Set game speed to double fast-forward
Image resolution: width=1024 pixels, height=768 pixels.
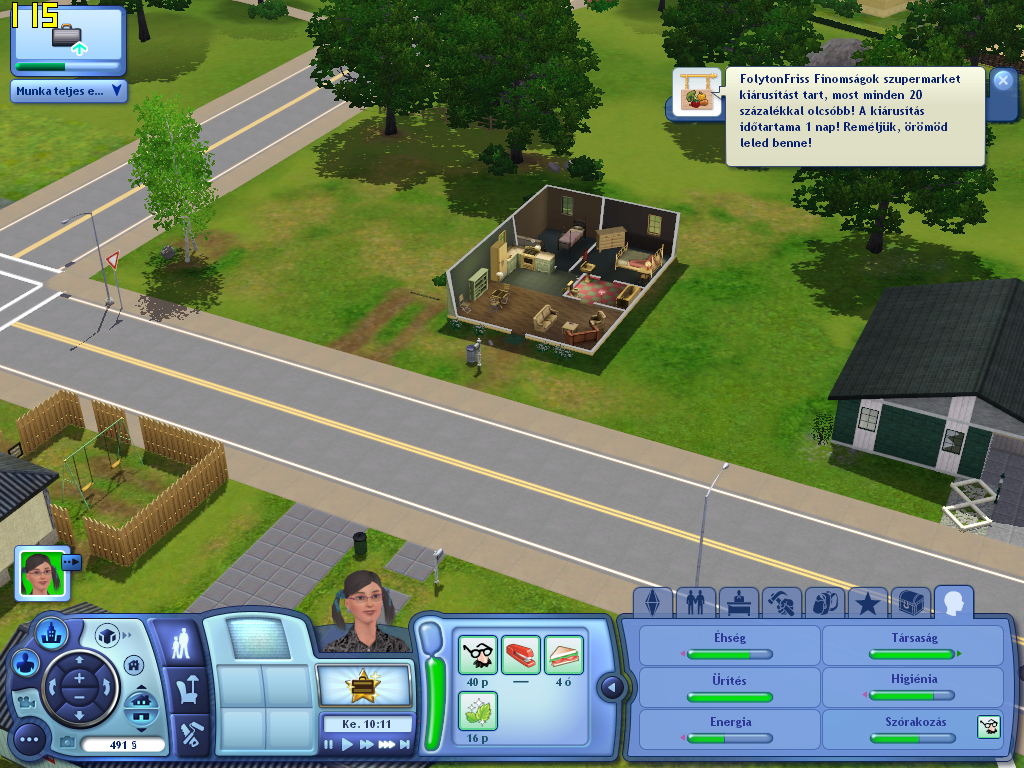(367, 744)
